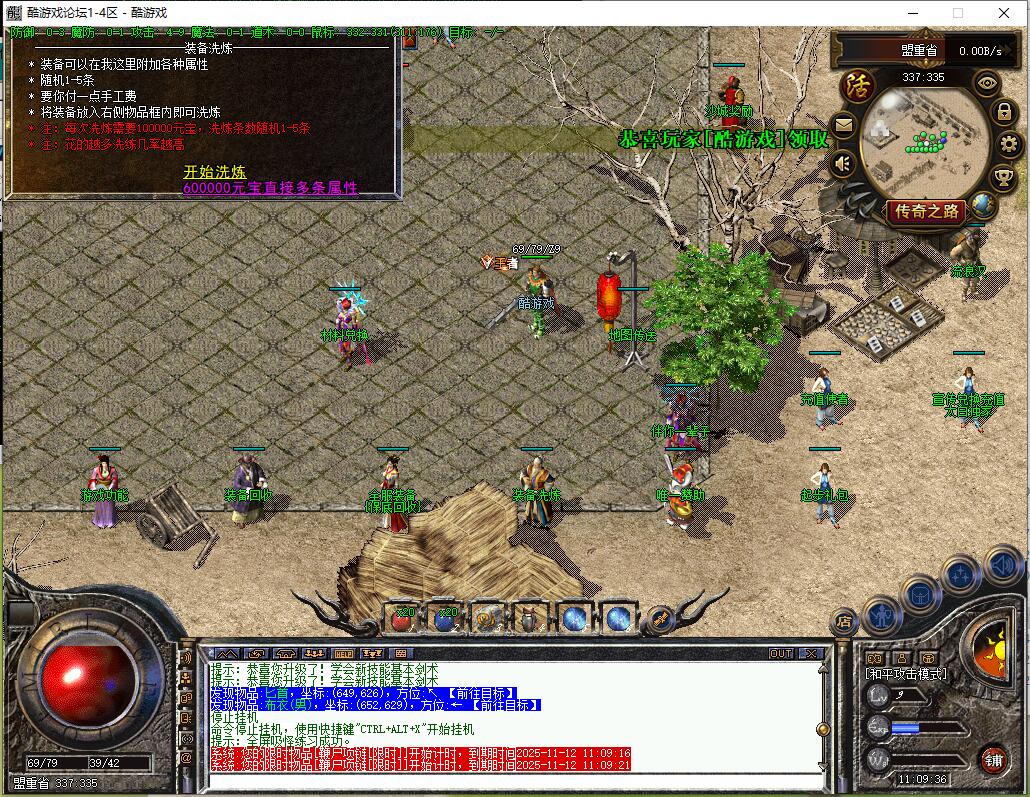The height and width of the screenshot is (797, 1030).
Task: Open settings with the gear icon
Action: pyautogui.click(x=1009, y=145)
